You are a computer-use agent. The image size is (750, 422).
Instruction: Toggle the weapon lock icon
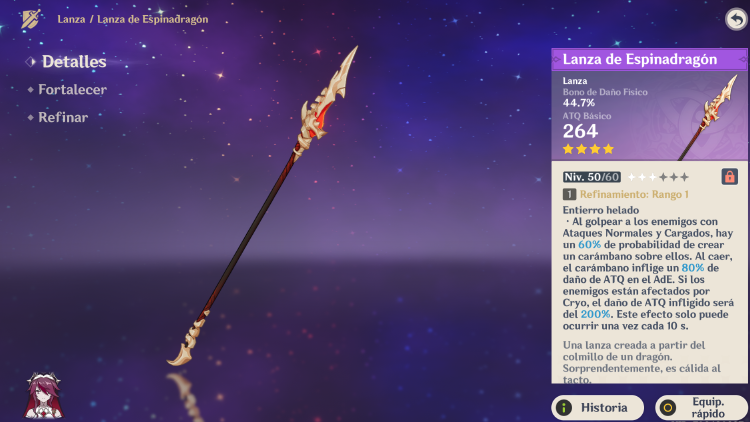pos(730,177)
